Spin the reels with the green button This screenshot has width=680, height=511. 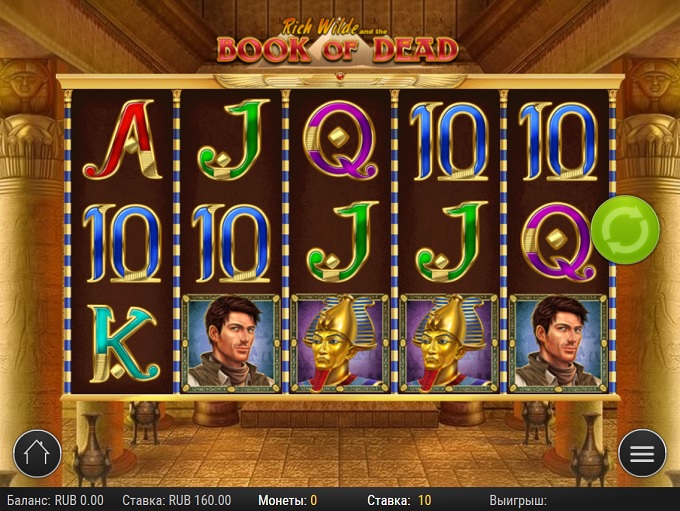pos(625,231)
